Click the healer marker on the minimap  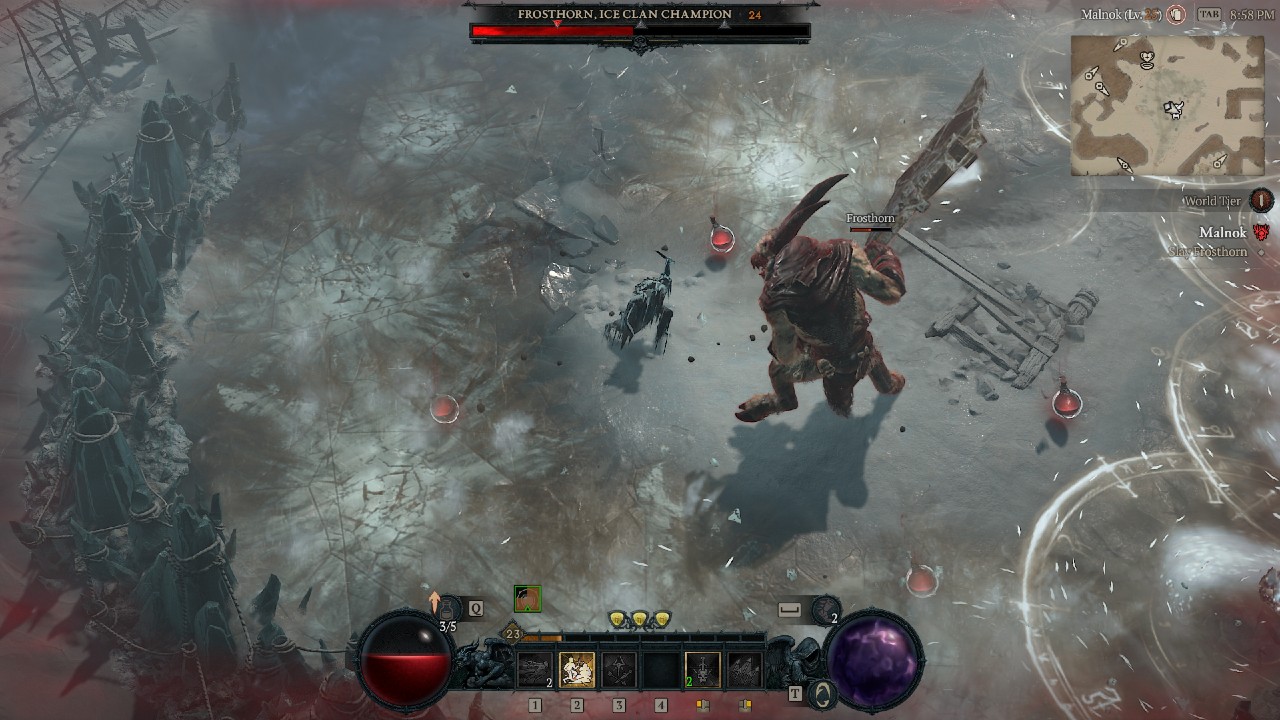coord(1147,61)
